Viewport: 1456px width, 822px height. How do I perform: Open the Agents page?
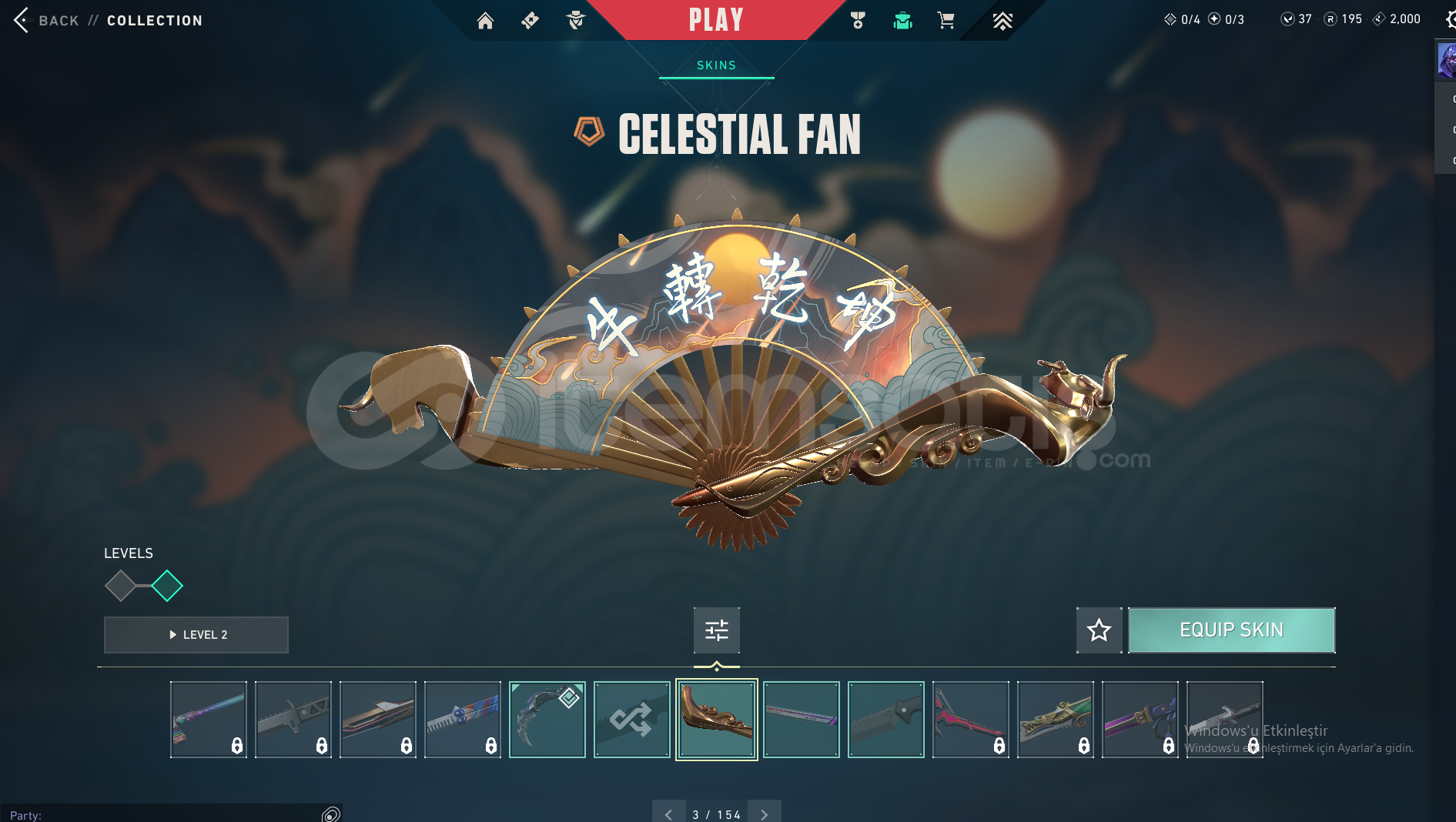(575, 21)
